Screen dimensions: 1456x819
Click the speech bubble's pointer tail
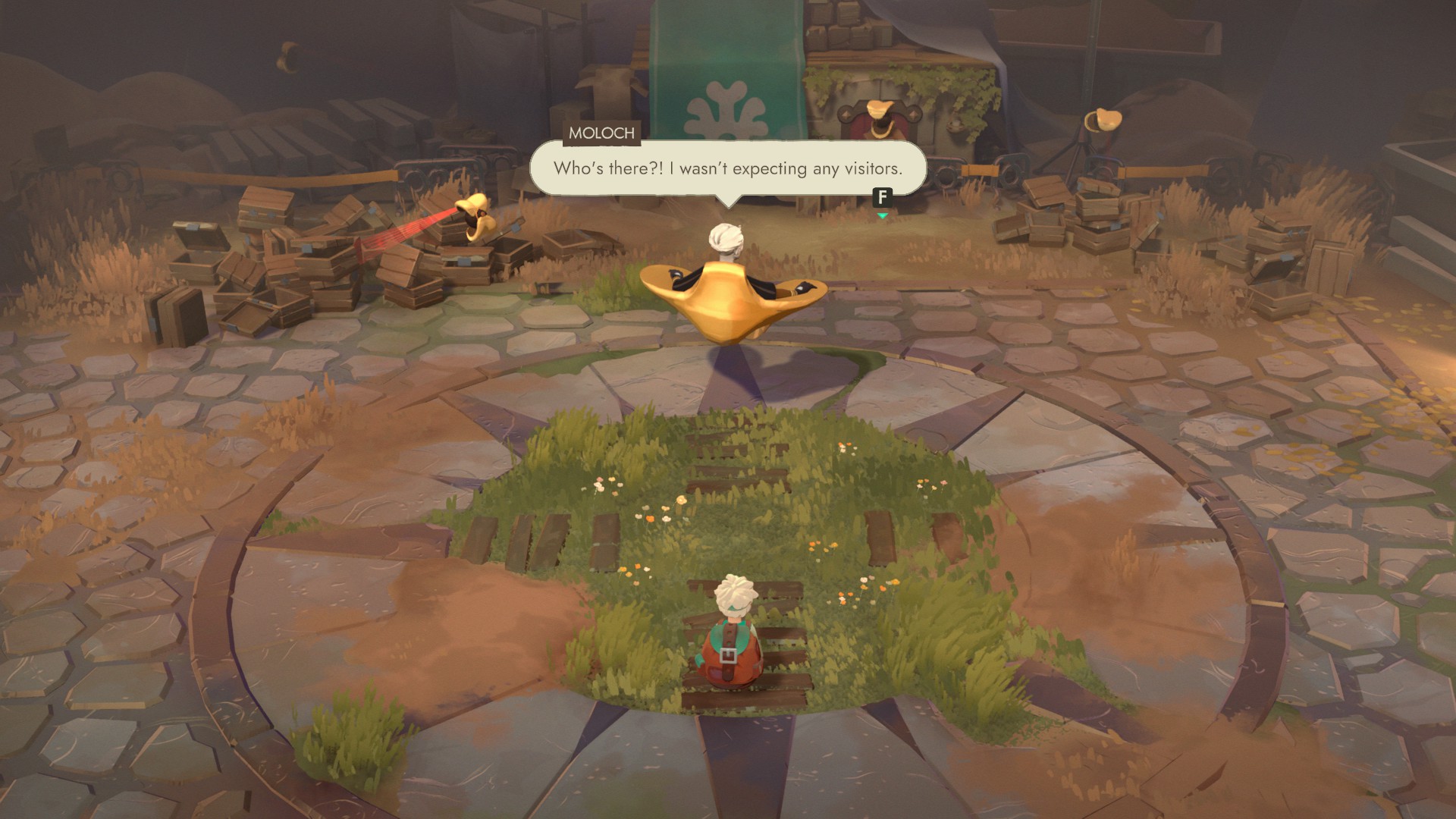[x=730, y=202]
